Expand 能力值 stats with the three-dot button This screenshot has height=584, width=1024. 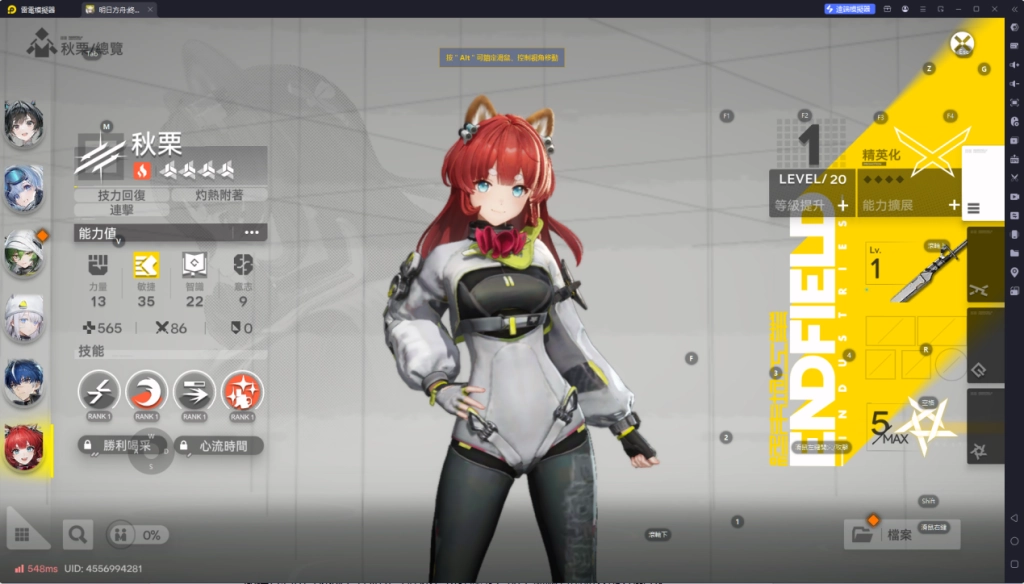pyautogui.click(x=251, y=233)
